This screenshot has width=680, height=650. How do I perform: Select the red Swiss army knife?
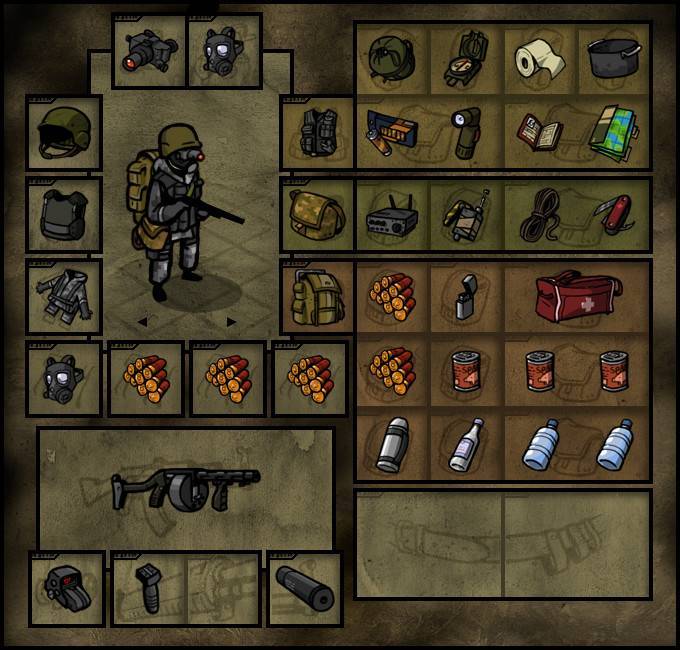click(614, 215)
